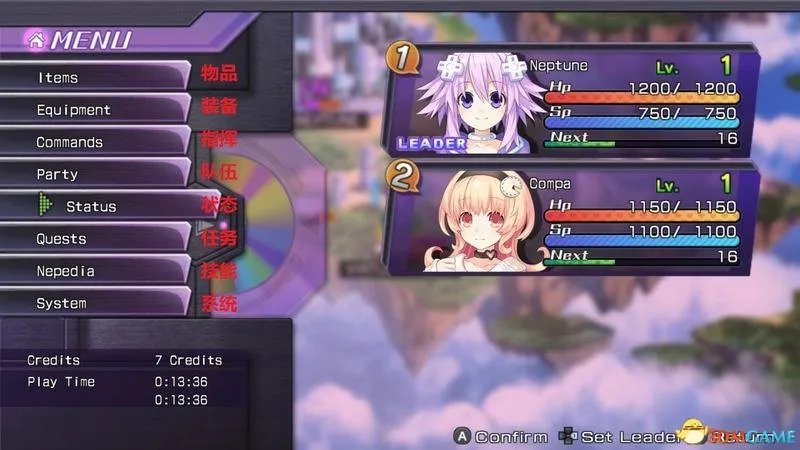800x450 pixels.
Task: Select the Equipment menu option
Action: (95, 110)
